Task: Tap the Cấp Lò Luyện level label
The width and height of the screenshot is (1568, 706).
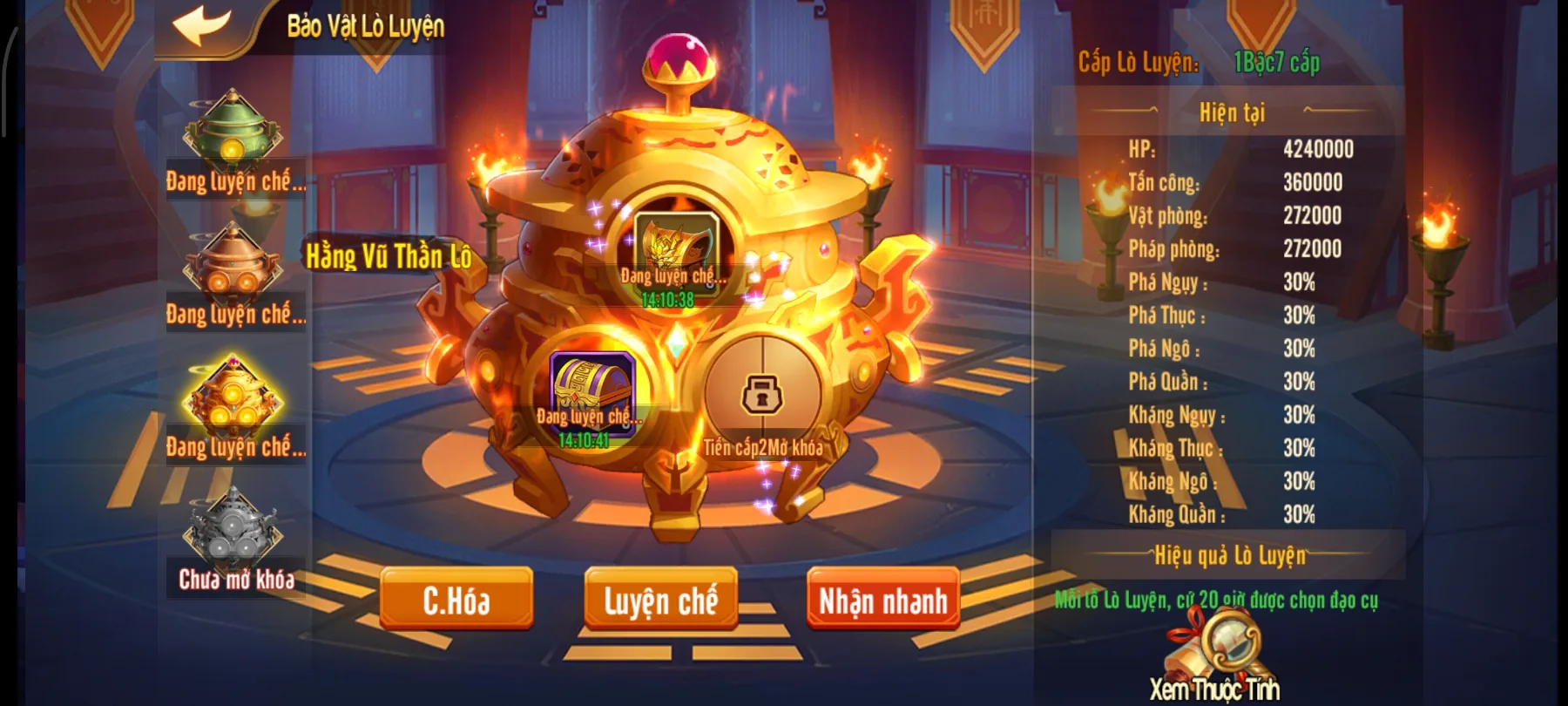Action: [1141, 63]
